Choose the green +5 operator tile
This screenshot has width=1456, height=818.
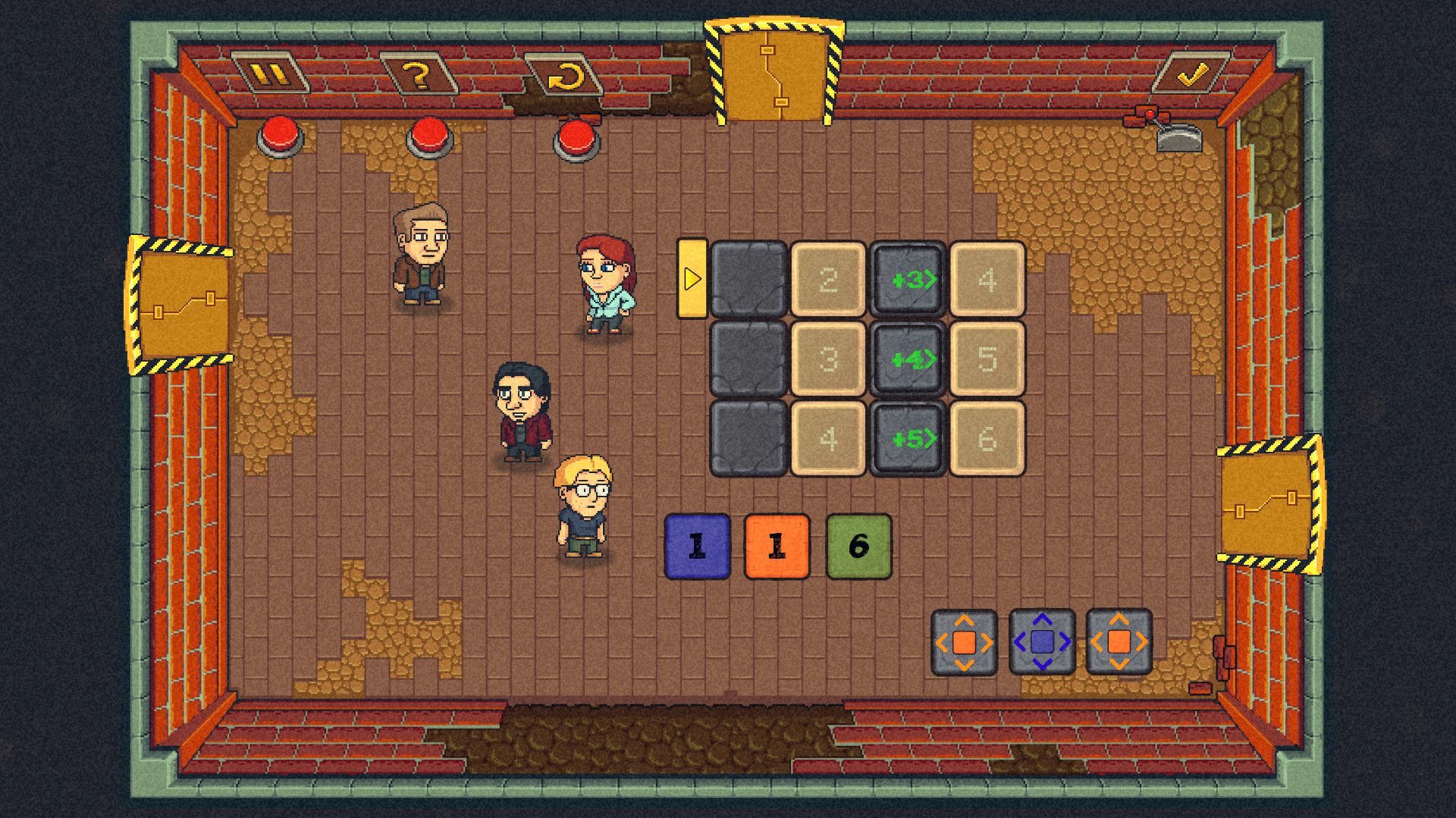click(x=908, y=439)
